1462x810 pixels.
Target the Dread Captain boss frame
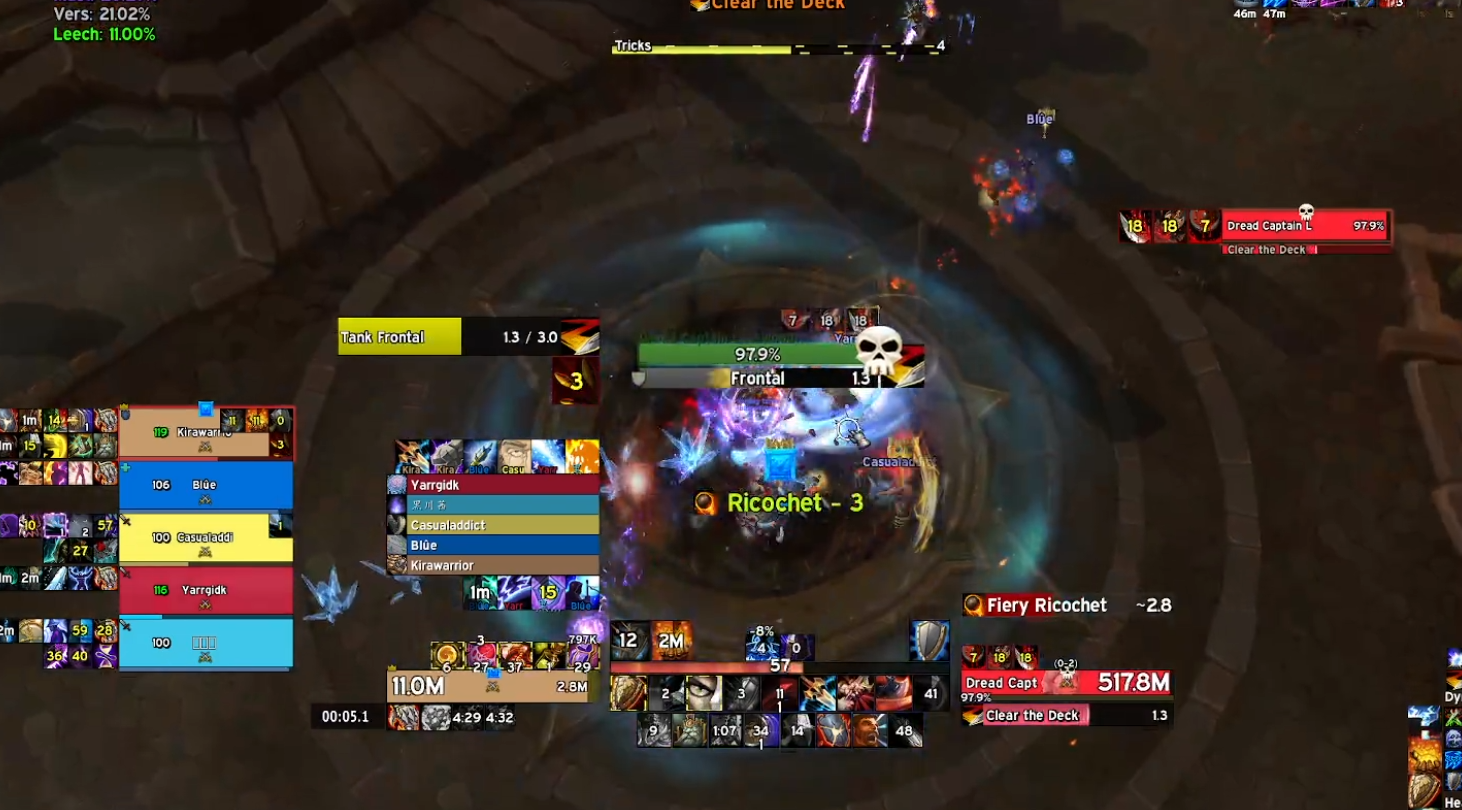(1305, 227)
